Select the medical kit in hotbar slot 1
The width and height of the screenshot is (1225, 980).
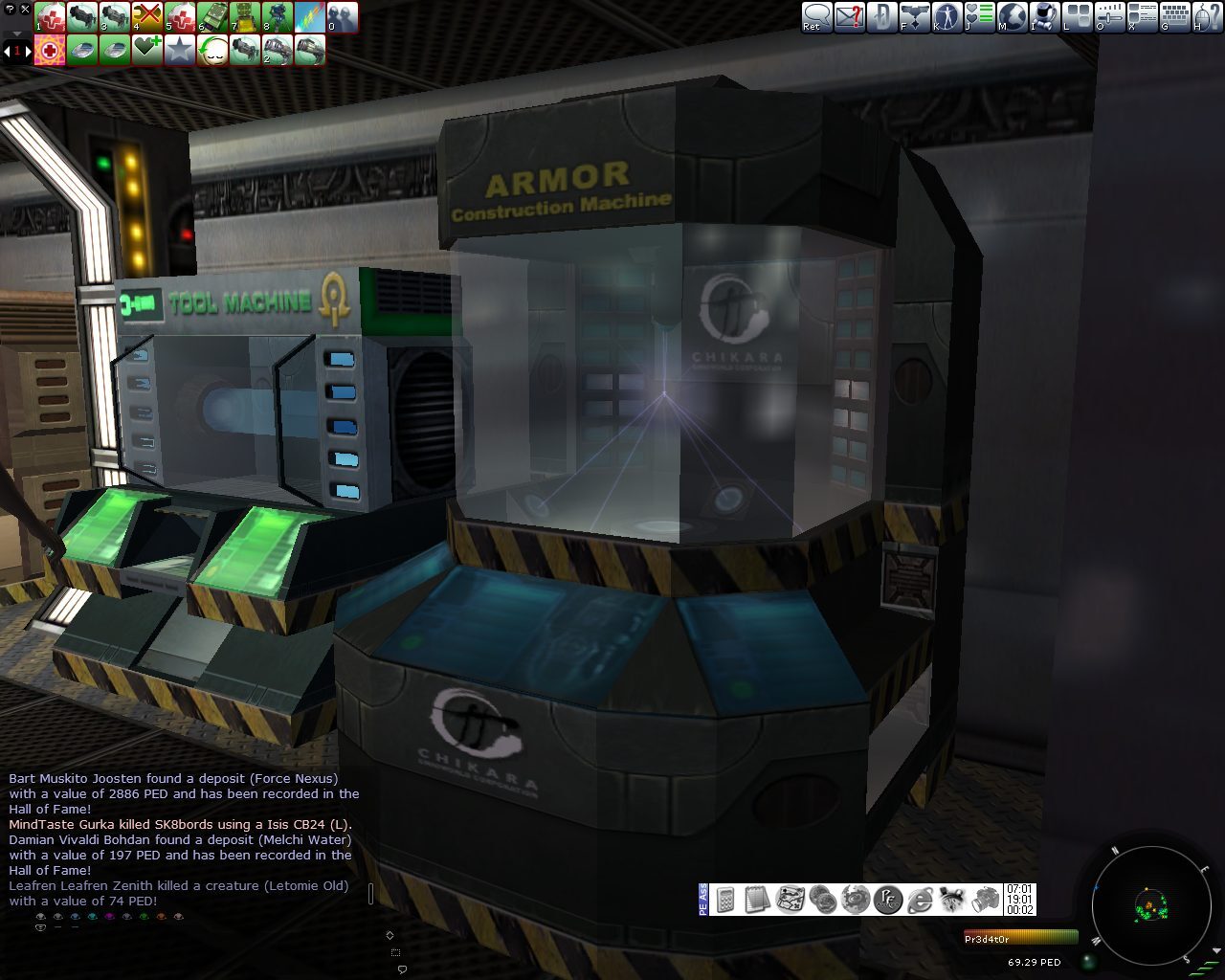click(x=49, y=16)
